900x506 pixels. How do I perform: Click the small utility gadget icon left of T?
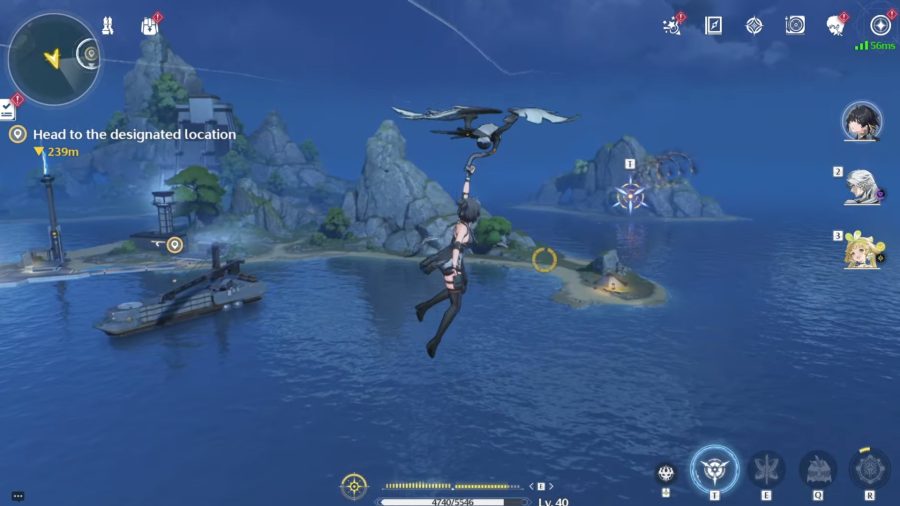point(666,474)
